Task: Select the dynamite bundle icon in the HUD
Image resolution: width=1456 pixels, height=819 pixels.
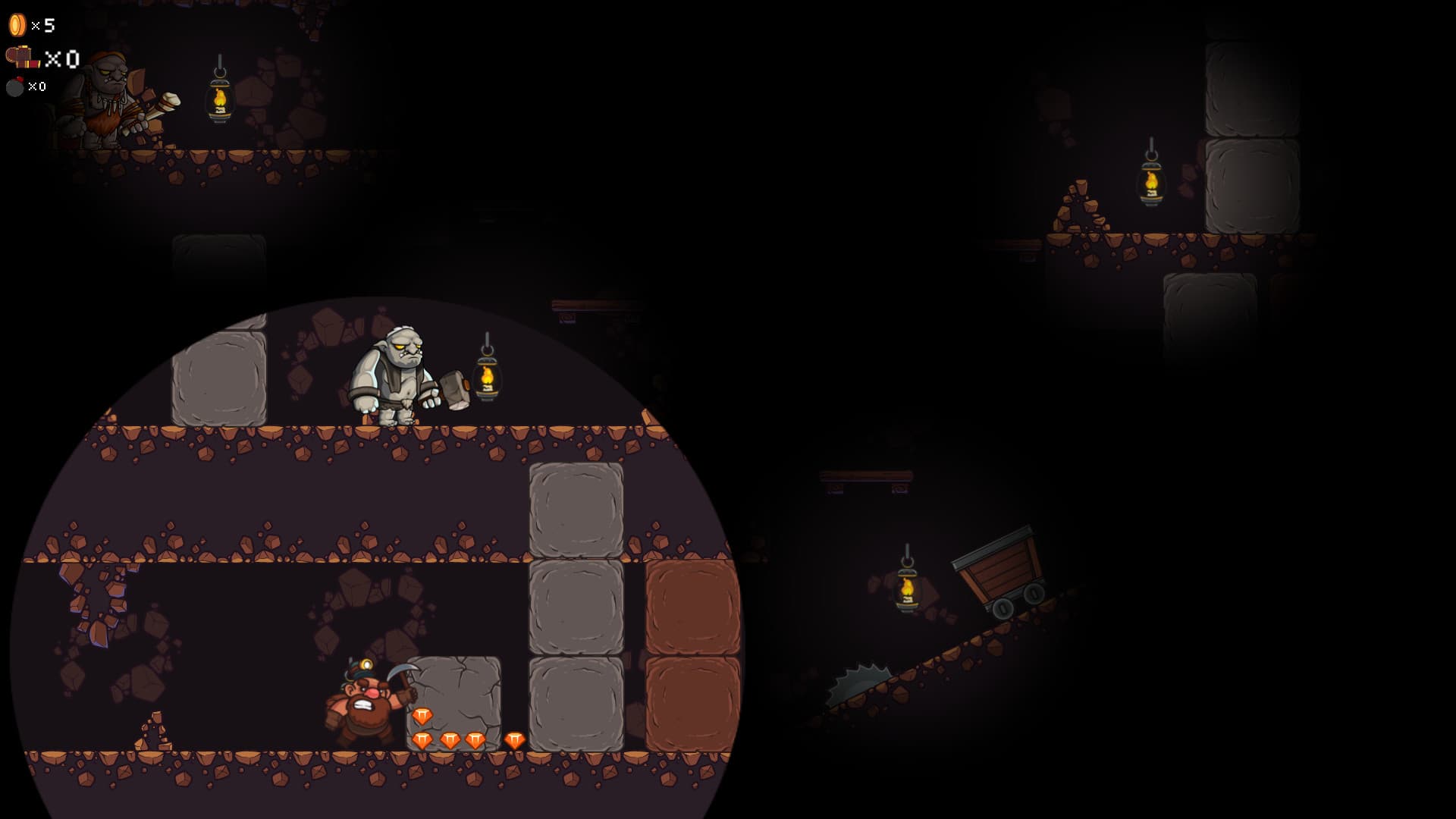Action: pos(23,57)
